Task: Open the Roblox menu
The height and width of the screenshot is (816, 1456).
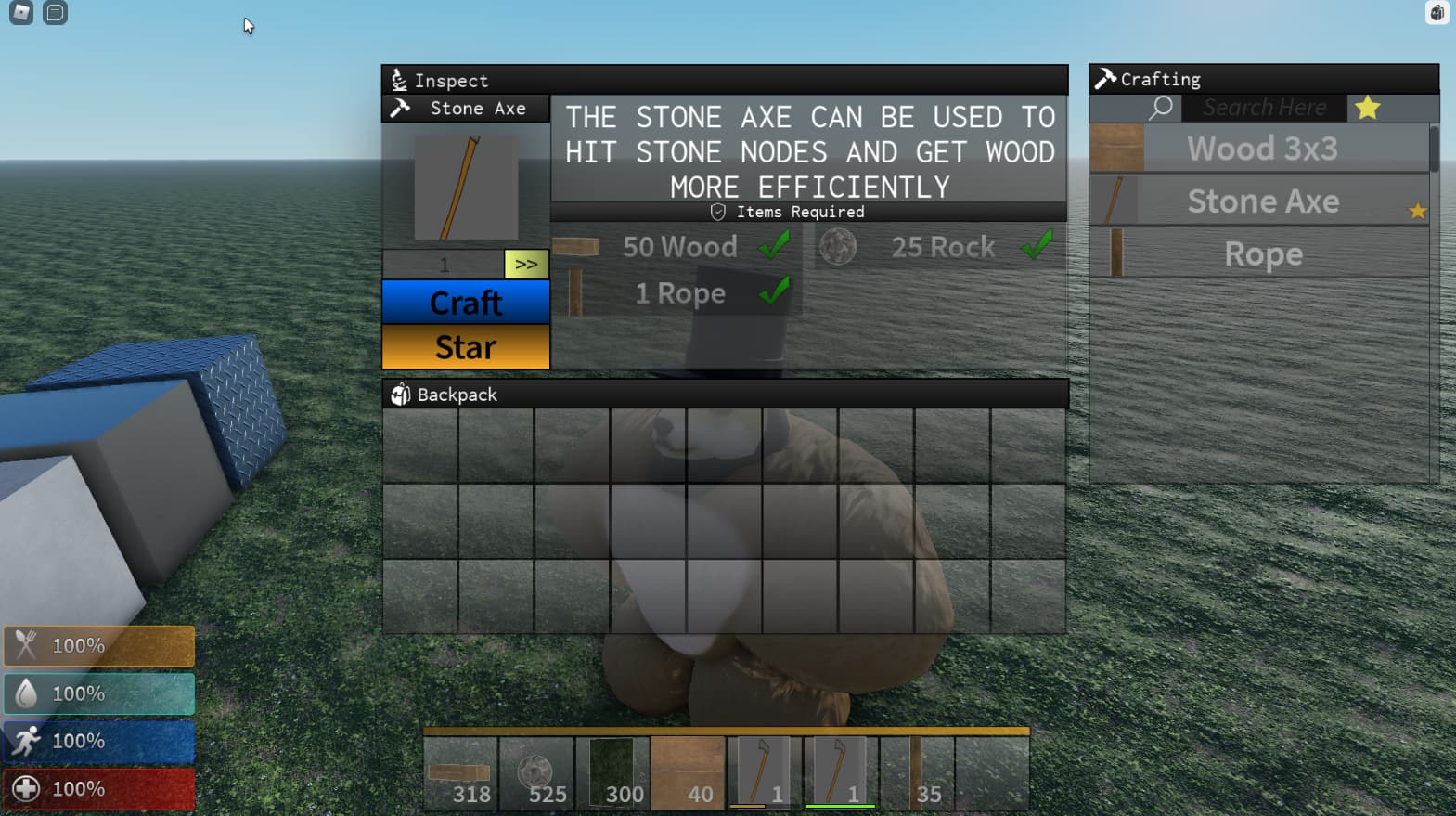Action: pos(21,13)
